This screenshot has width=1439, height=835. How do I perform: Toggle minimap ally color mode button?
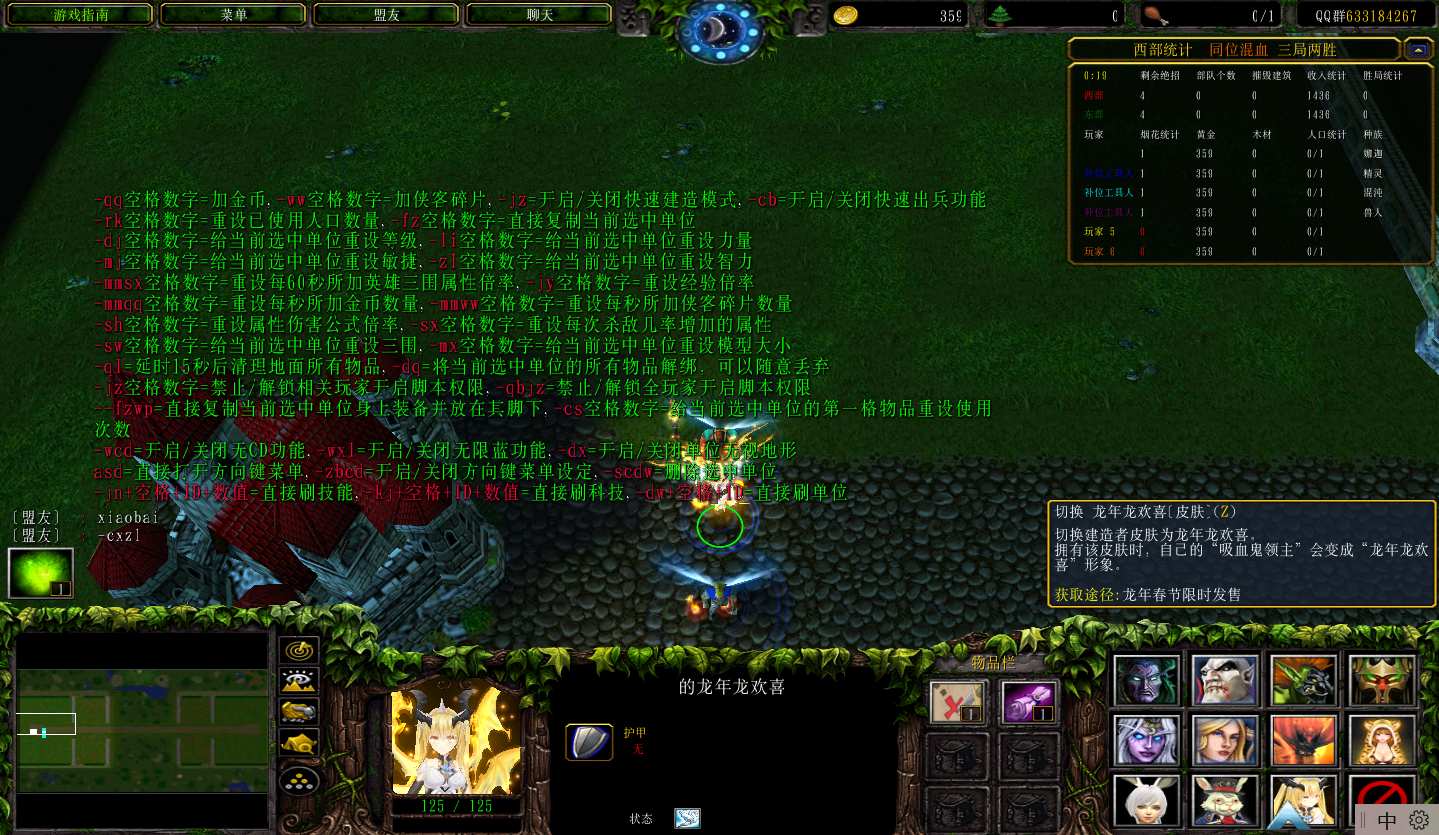point(299,712)
